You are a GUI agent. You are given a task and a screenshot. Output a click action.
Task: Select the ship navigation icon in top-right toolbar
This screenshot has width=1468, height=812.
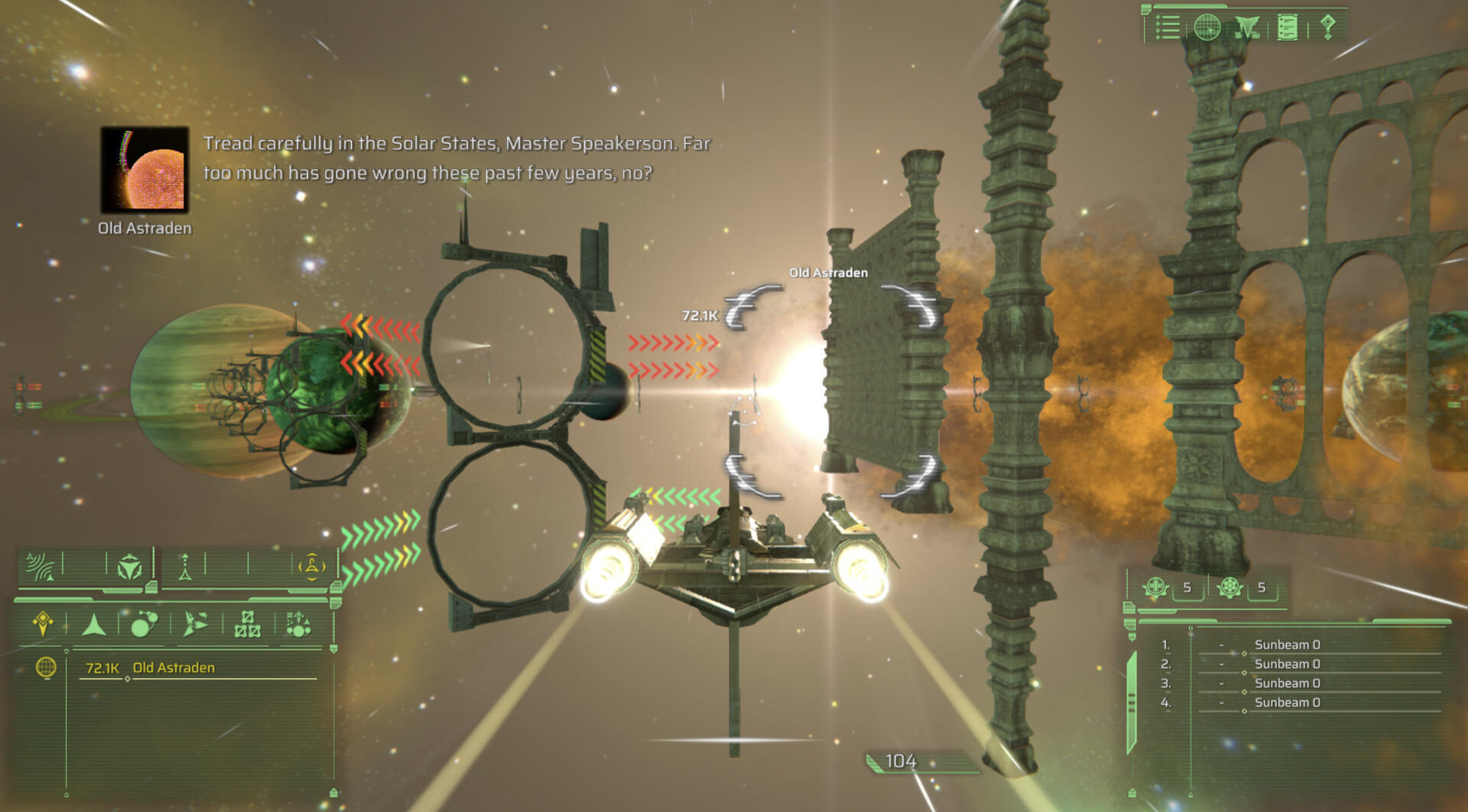pyautogui.click(x=1248, y=27)
